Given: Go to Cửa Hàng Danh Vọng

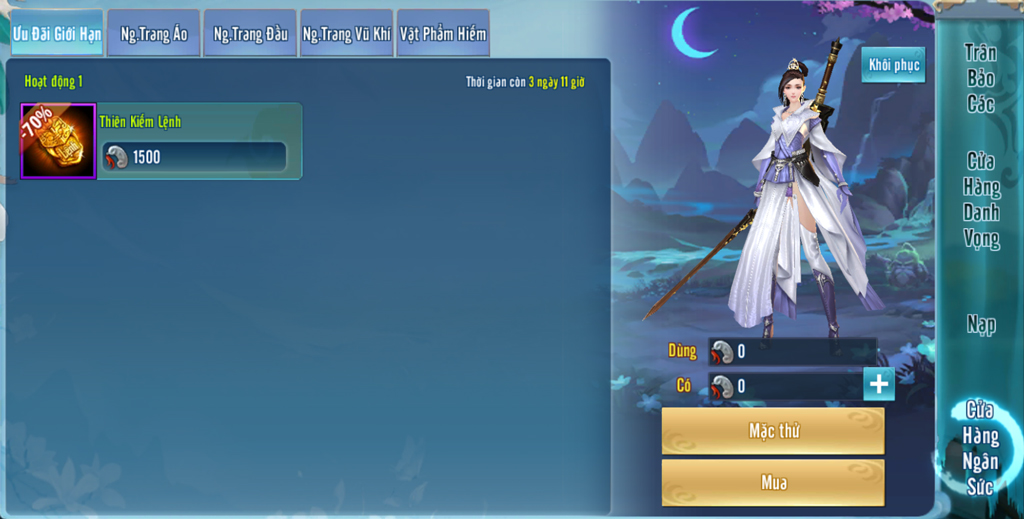Looking at the screenshot, I should pos(981,199).
